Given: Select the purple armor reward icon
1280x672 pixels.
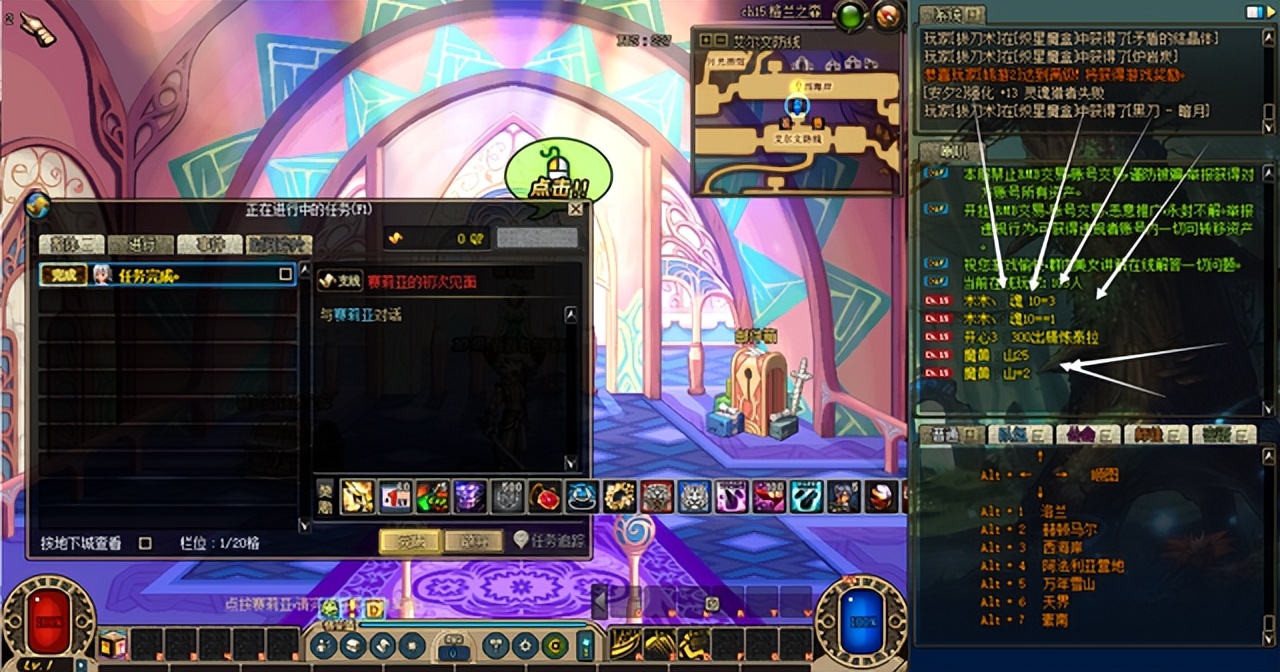Looking at the screenshot, I should point(470,496).
